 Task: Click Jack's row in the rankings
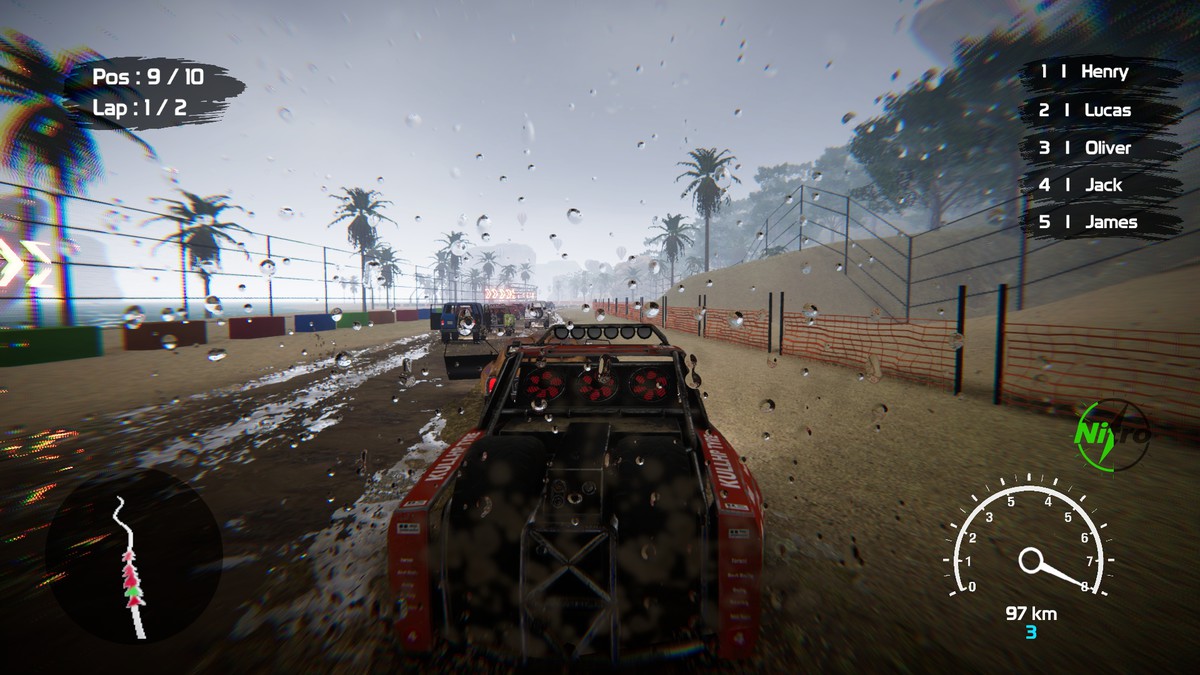pos(1096,185)
